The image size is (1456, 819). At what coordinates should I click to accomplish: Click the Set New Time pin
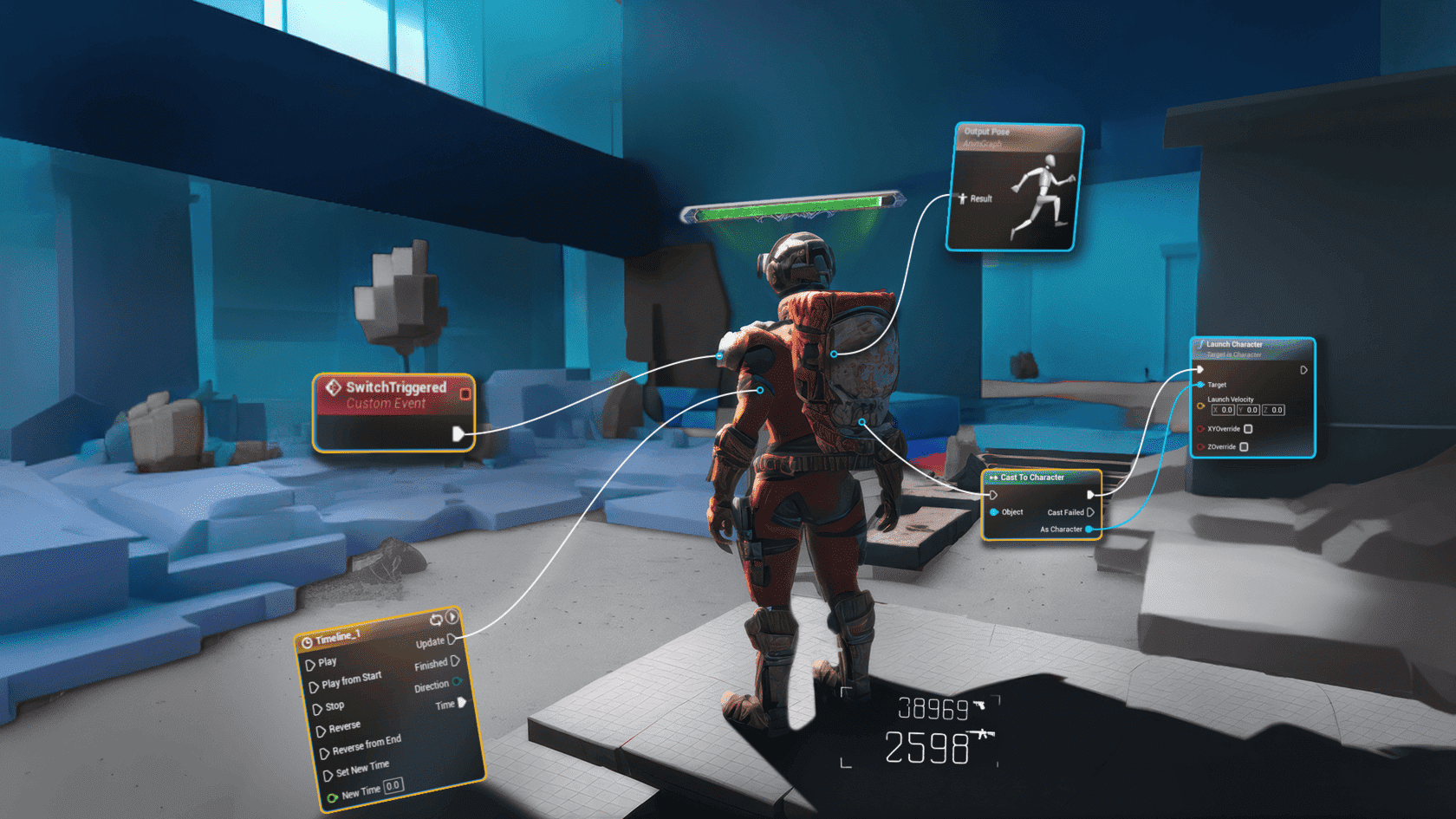coord(328,775)
